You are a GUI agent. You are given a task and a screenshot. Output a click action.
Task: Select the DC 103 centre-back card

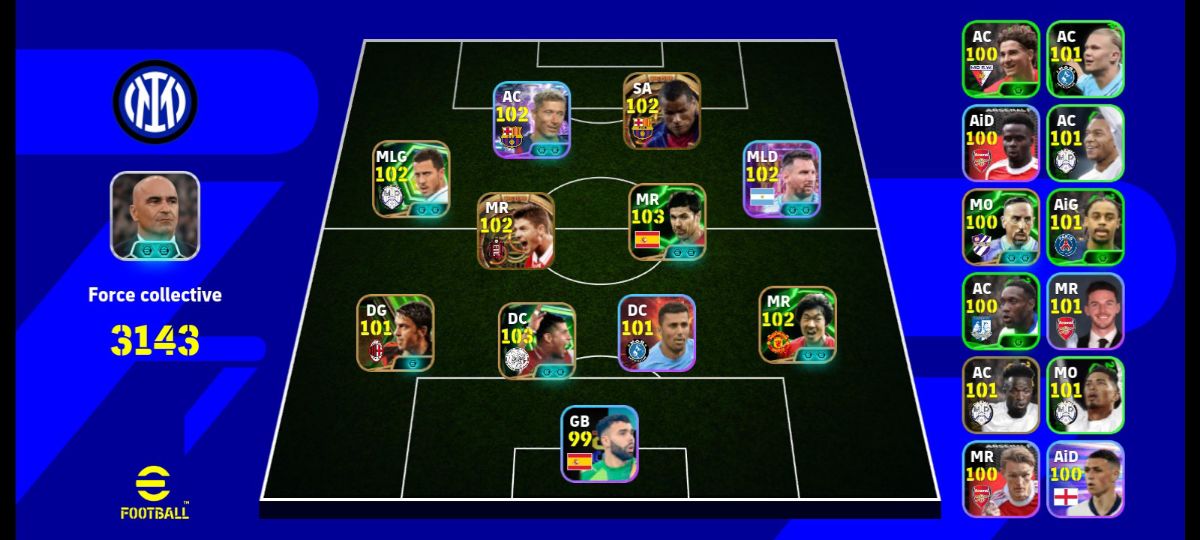click(x=537, y=341)
